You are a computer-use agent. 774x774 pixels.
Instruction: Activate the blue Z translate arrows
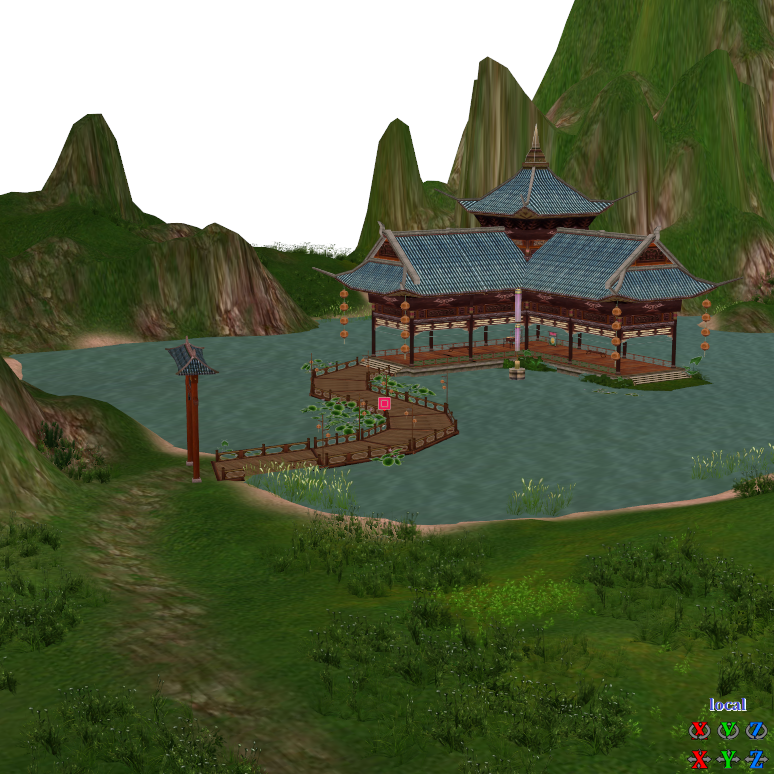756,759
